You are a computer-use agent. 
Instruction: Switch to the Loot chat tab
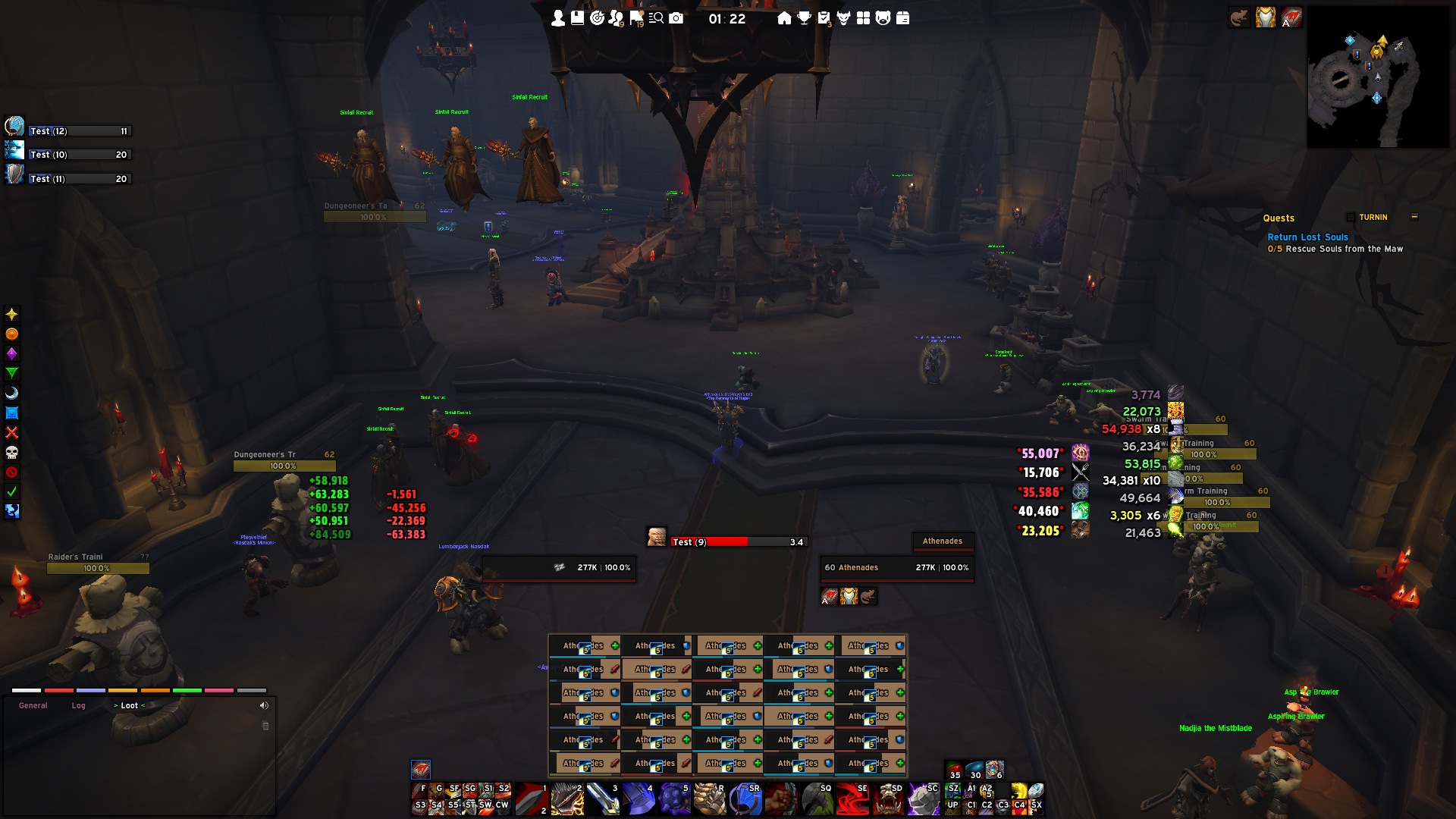point(129,706)
